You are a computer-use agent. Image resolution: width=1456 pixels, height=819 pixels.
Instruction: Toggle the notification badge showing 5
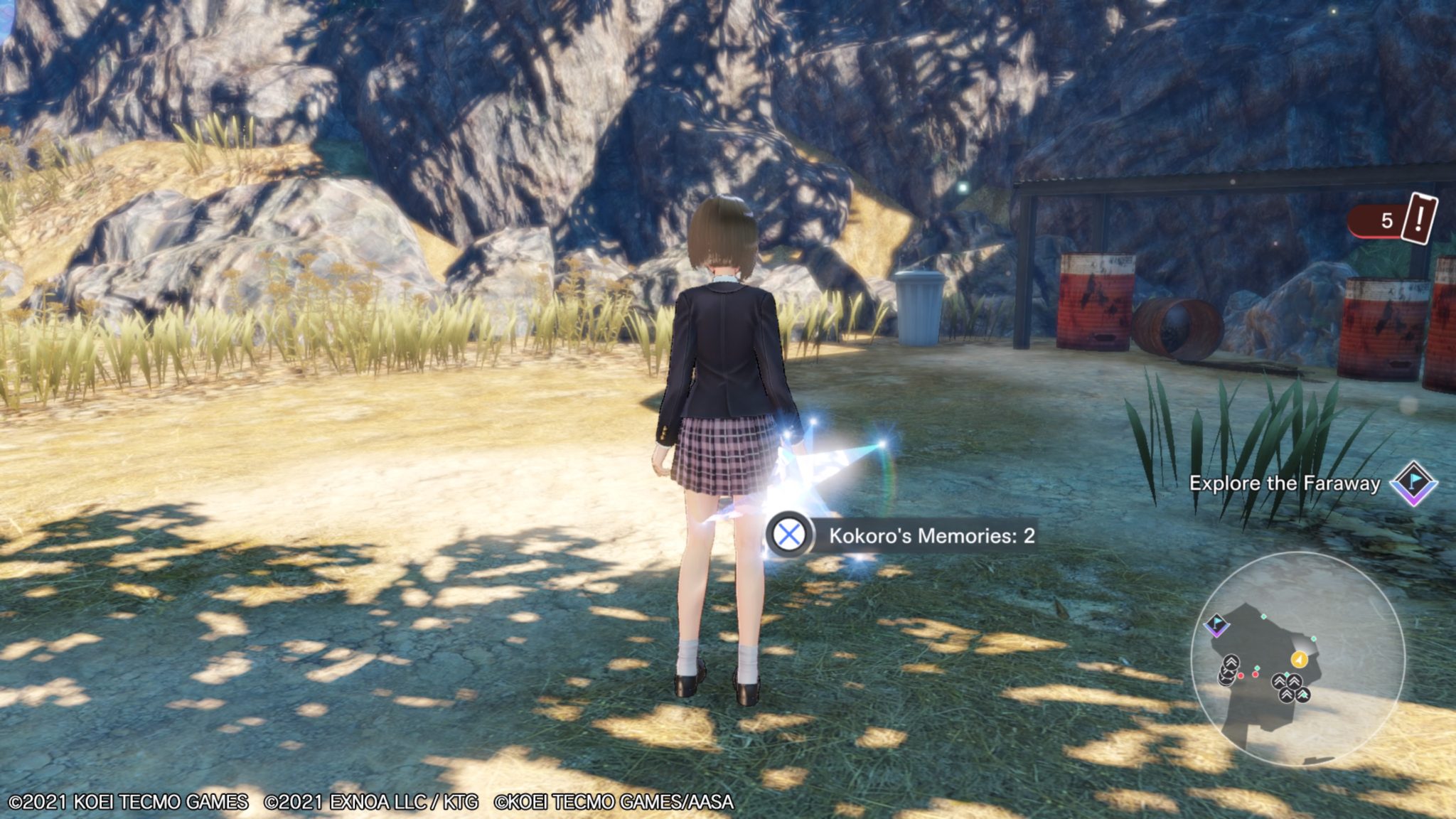(x=1387, y=220)
